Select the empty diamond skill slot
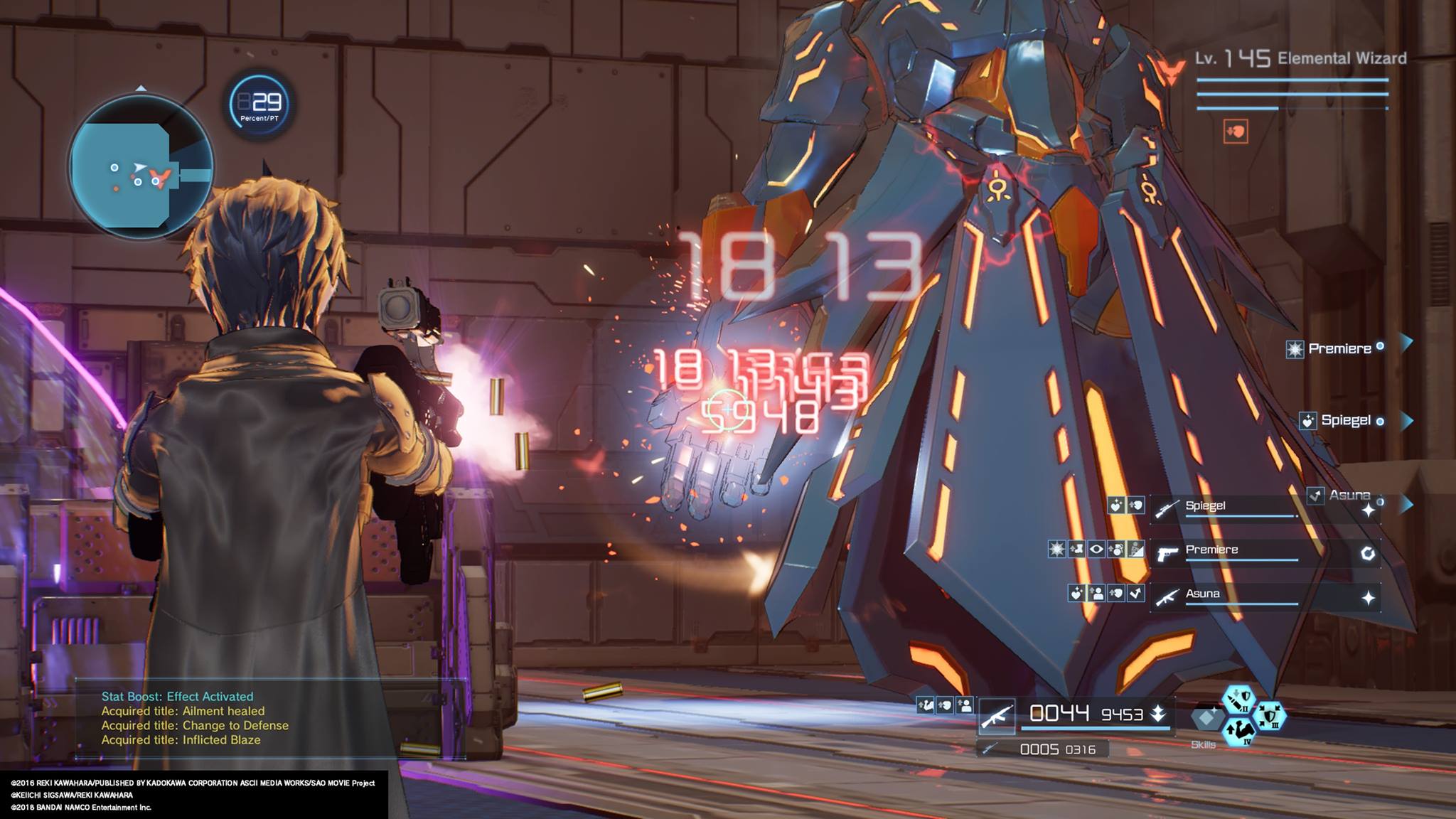1456x819 pixels. click(x=1206, y=718)
